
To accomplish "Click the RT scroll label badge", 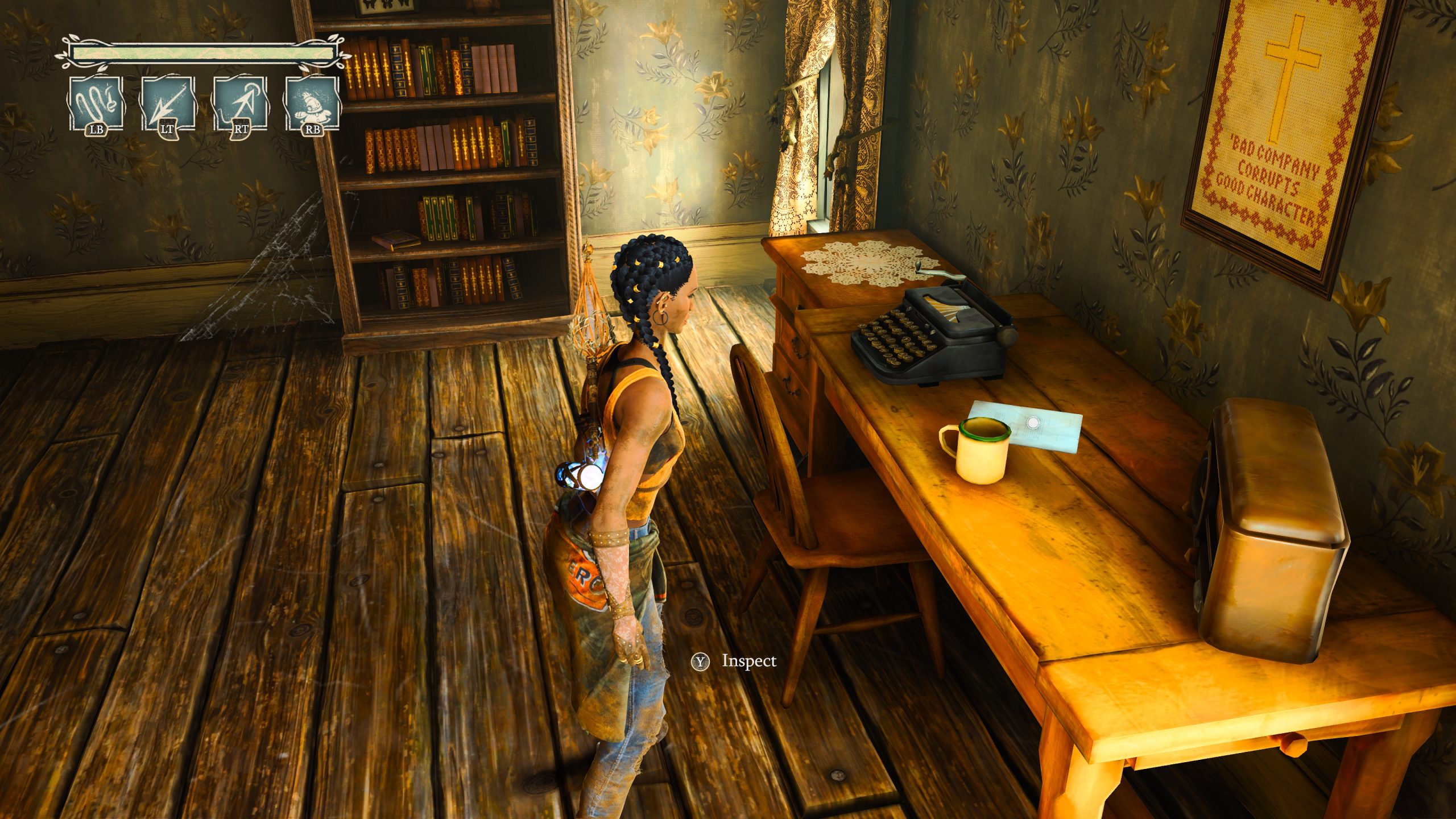I will (x=241, y=131).
